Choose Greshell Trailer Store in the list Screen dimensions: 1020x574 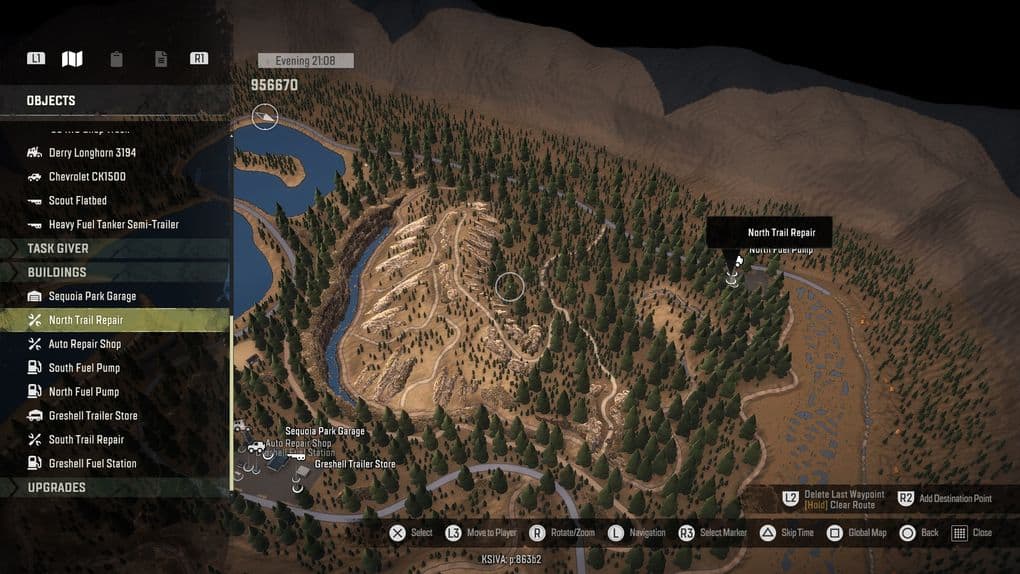click(93, 416)
